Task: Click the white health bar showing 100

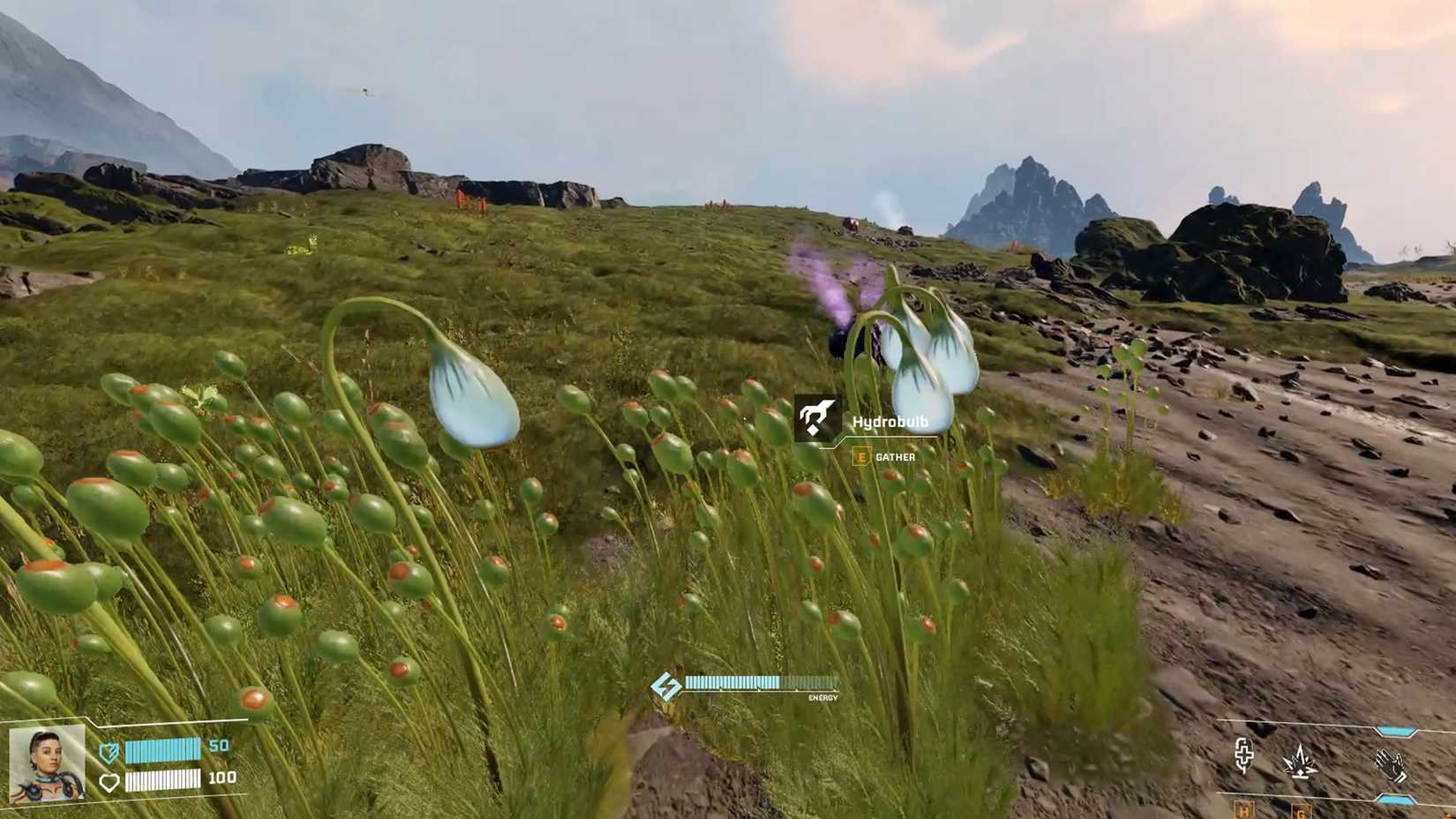Action: tap(162, 781)
